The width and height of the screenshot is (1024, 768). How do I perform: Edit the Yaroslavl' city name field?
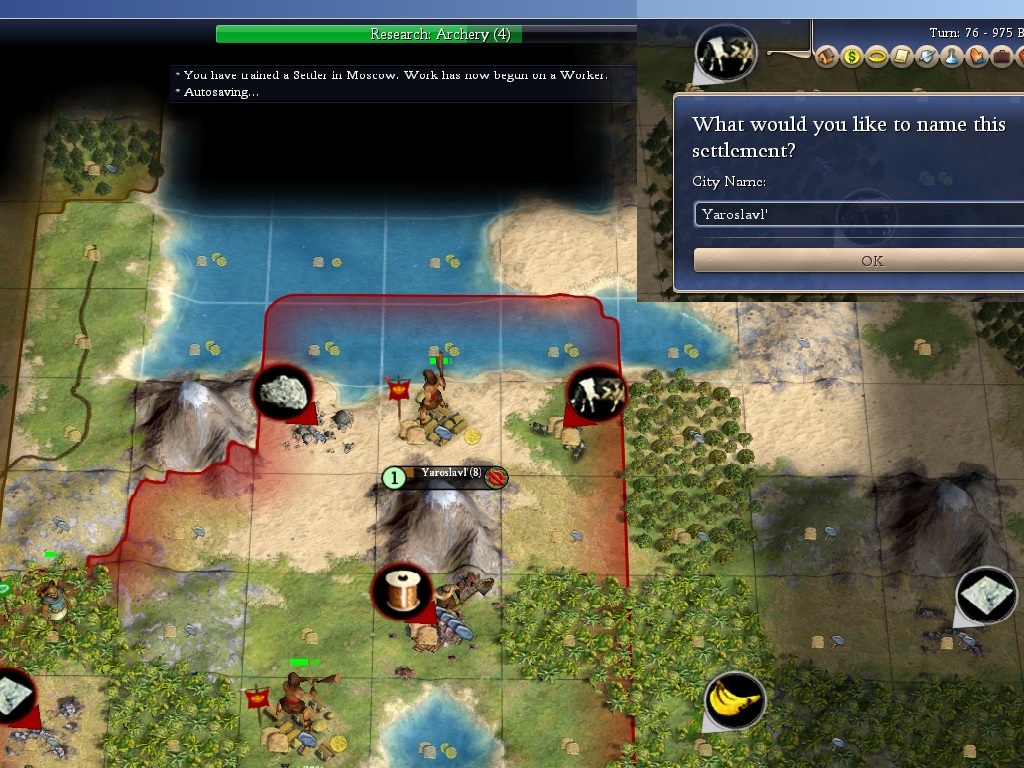tap(860, 214)
